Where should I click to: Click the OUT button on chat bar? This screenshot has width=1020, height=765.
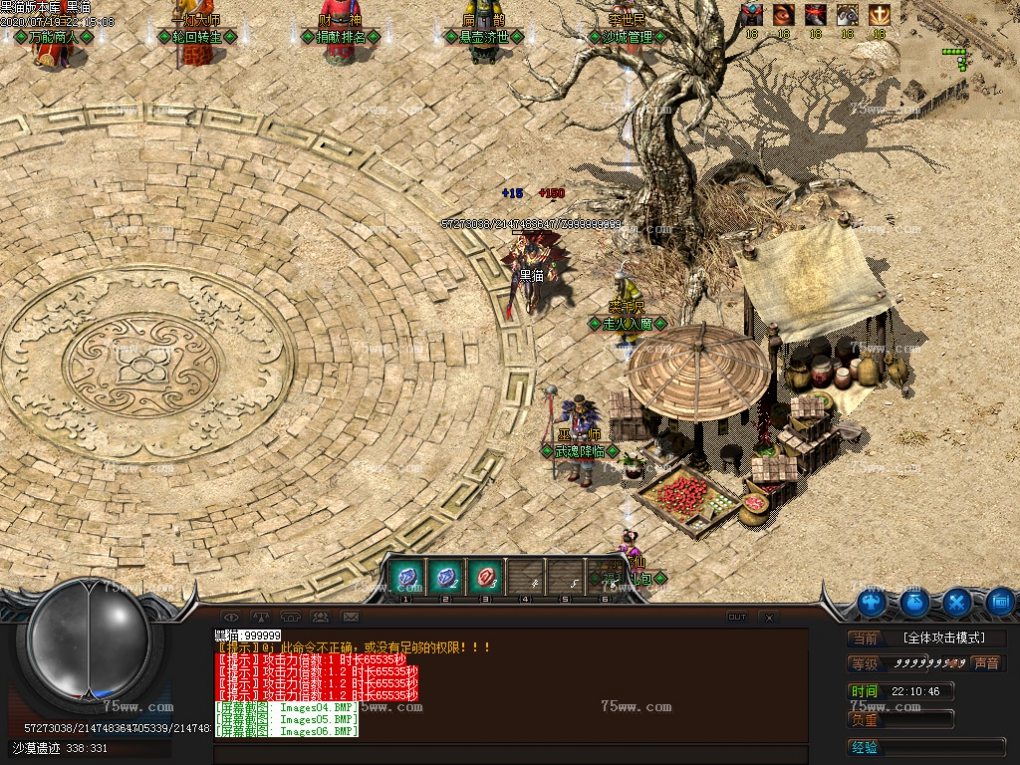pos(737,617)
